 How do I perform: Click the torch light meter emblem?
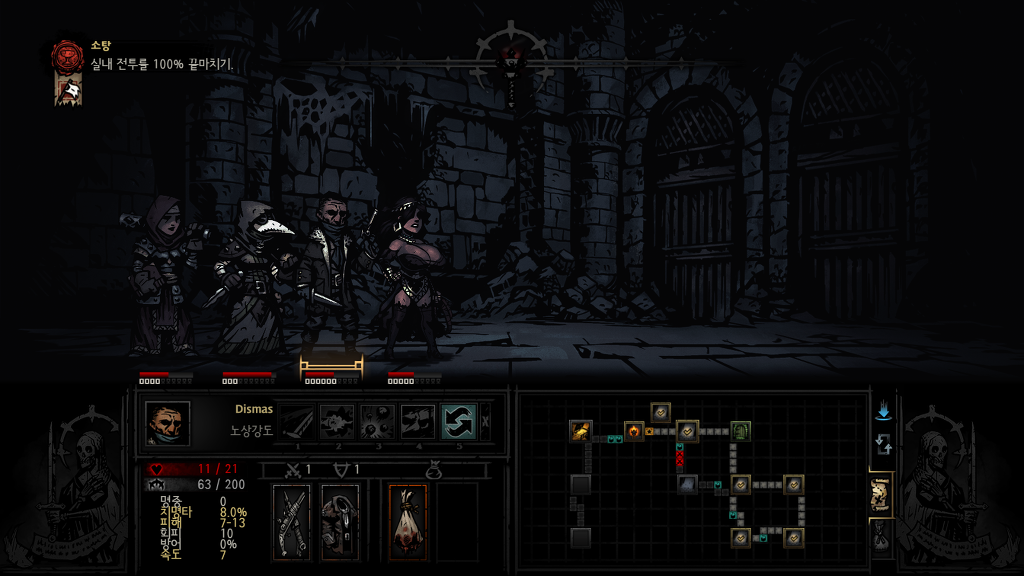coord(512,50)
